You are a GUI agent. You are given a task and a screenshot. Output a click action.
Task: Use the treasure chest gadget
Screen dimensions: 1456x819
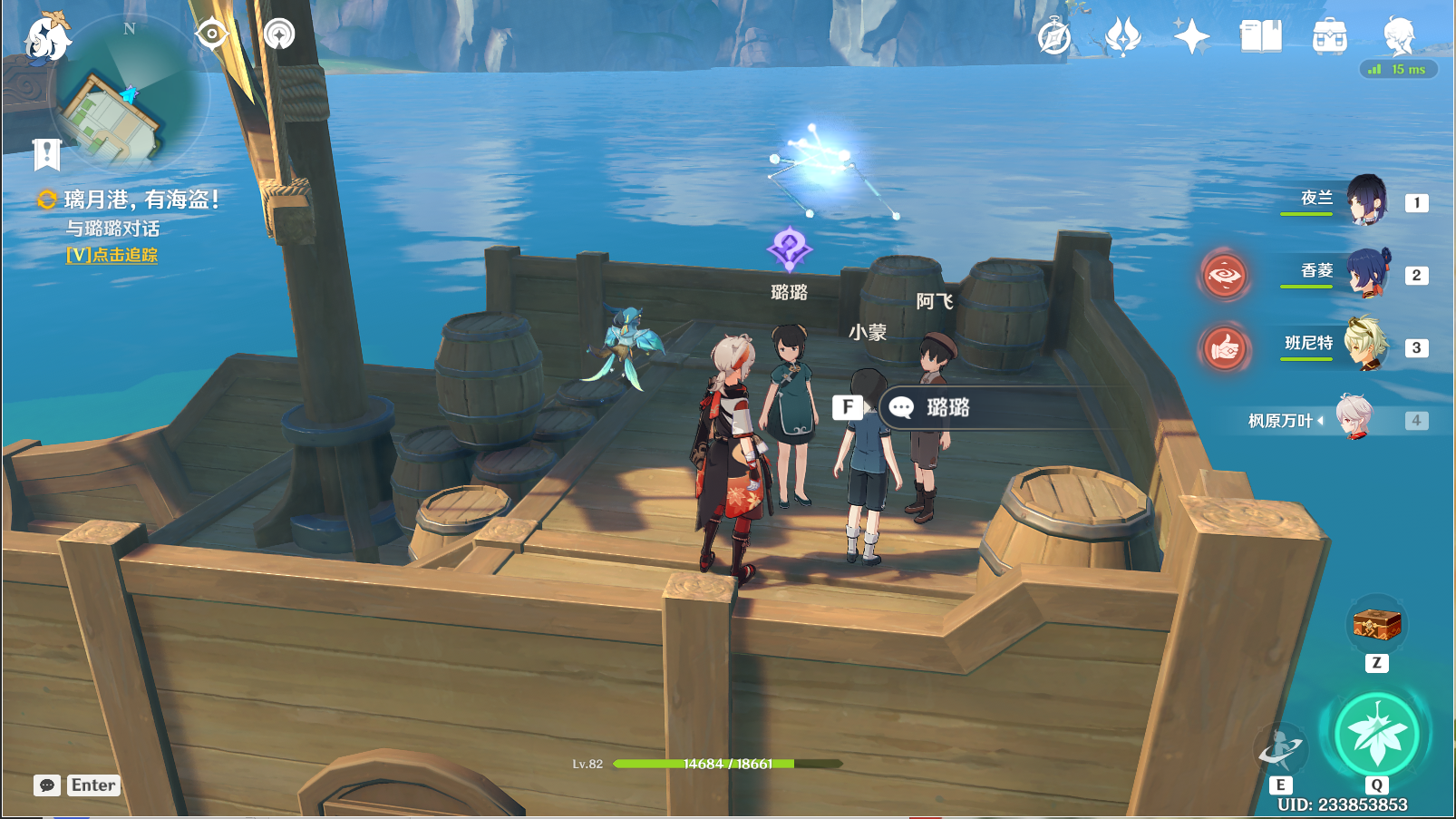(1376, 625)
